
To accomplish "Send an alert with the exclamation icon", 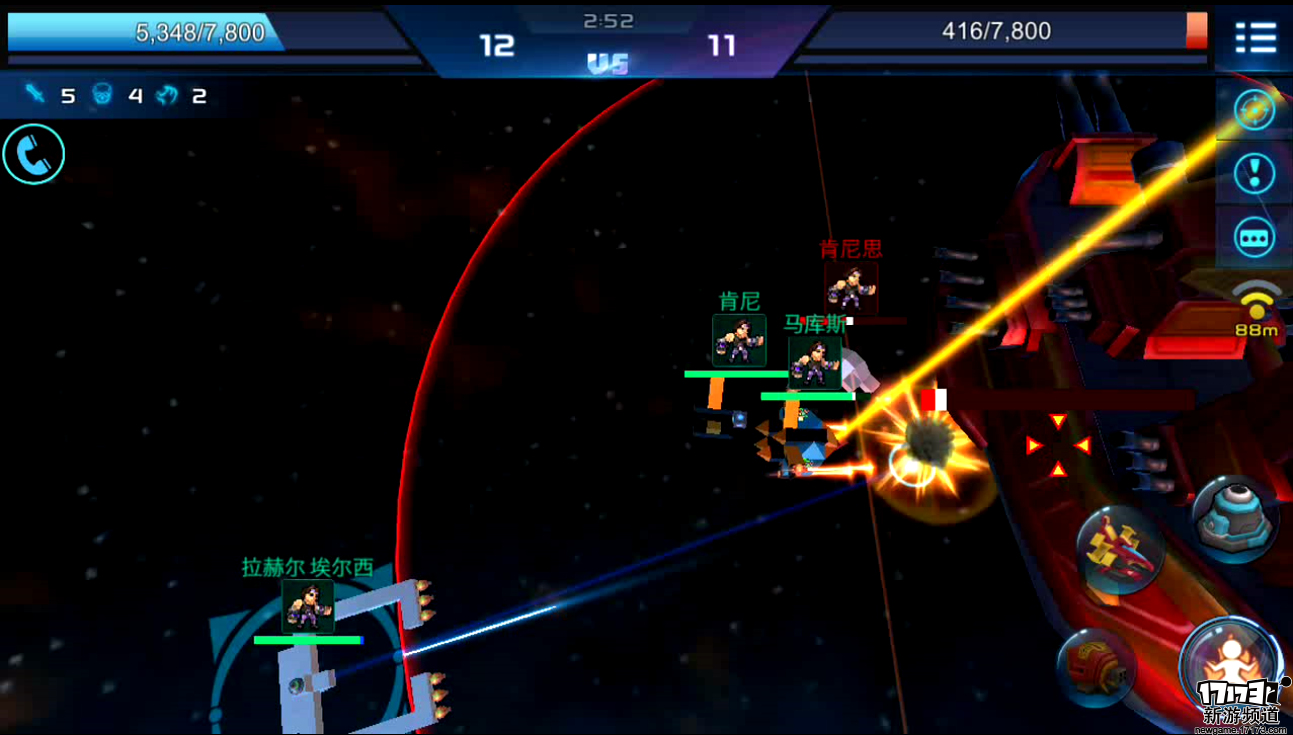I will click(1254, 174).
